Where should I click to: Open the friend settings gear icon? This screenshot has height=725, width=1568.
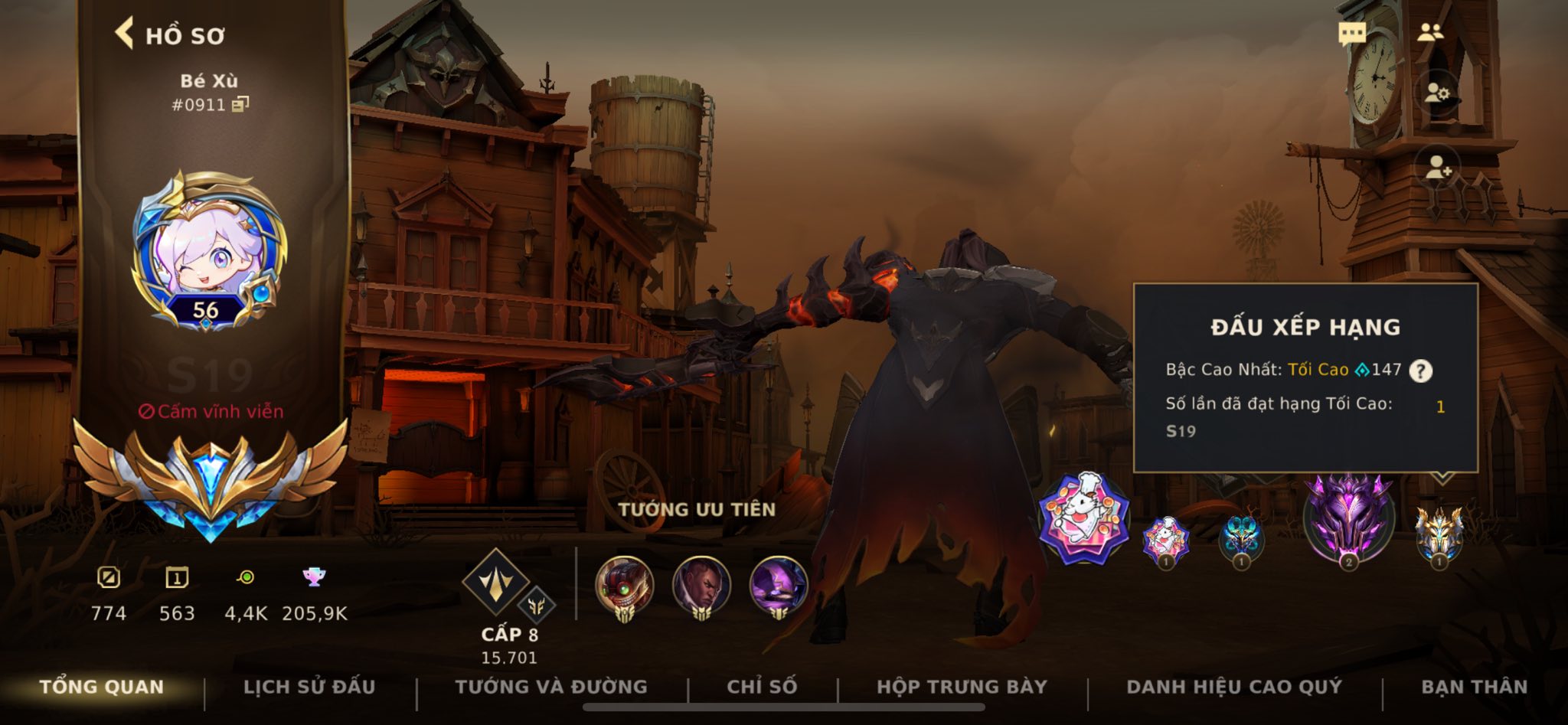(x=1437, y=93)
